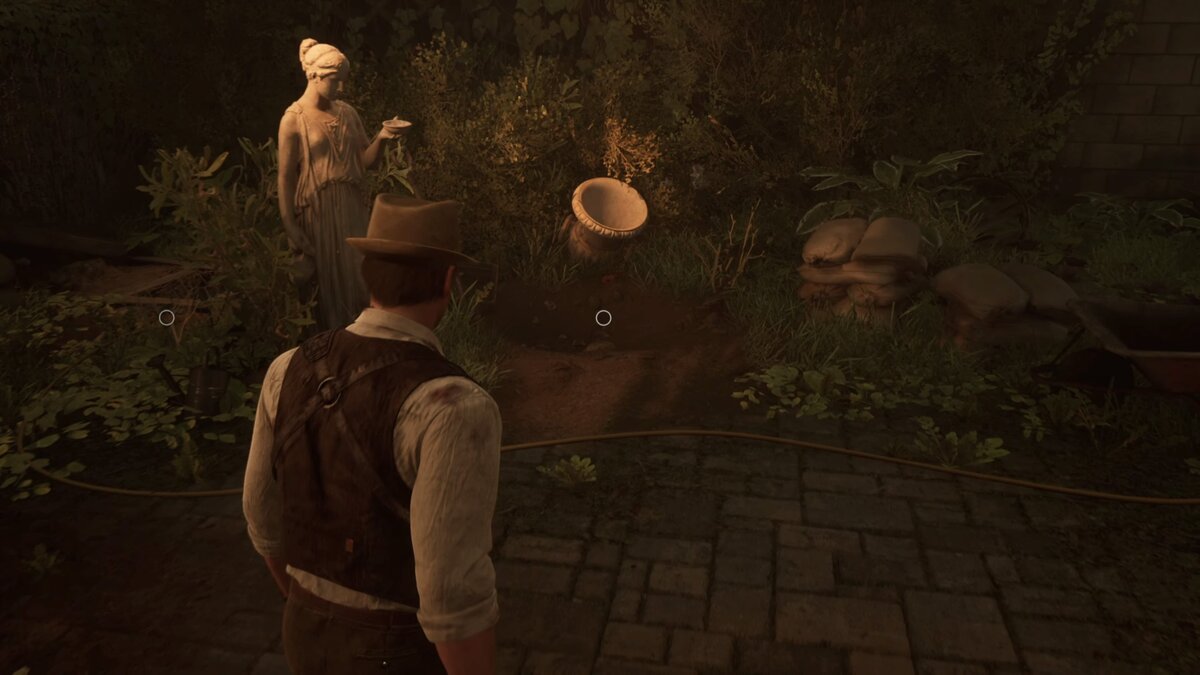Select the interaction marker over the dirt patch
1200x675 pixels.
603,318
